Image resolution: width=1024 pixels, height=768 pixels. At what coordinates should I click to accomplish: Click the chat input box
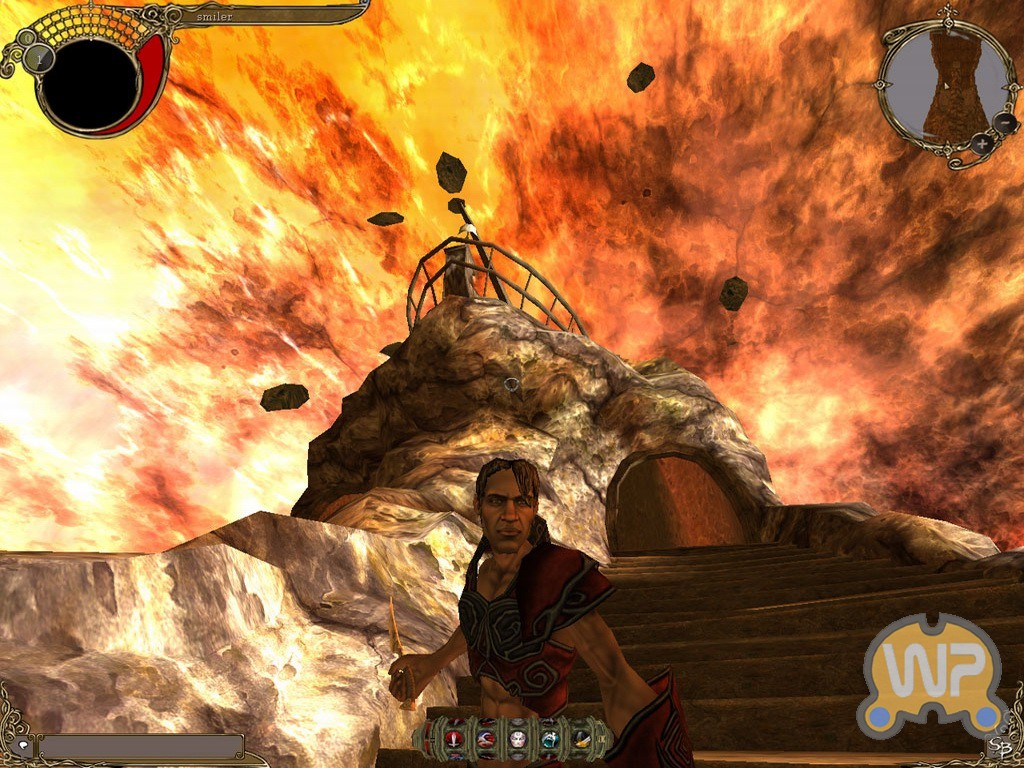click(140, 746)
